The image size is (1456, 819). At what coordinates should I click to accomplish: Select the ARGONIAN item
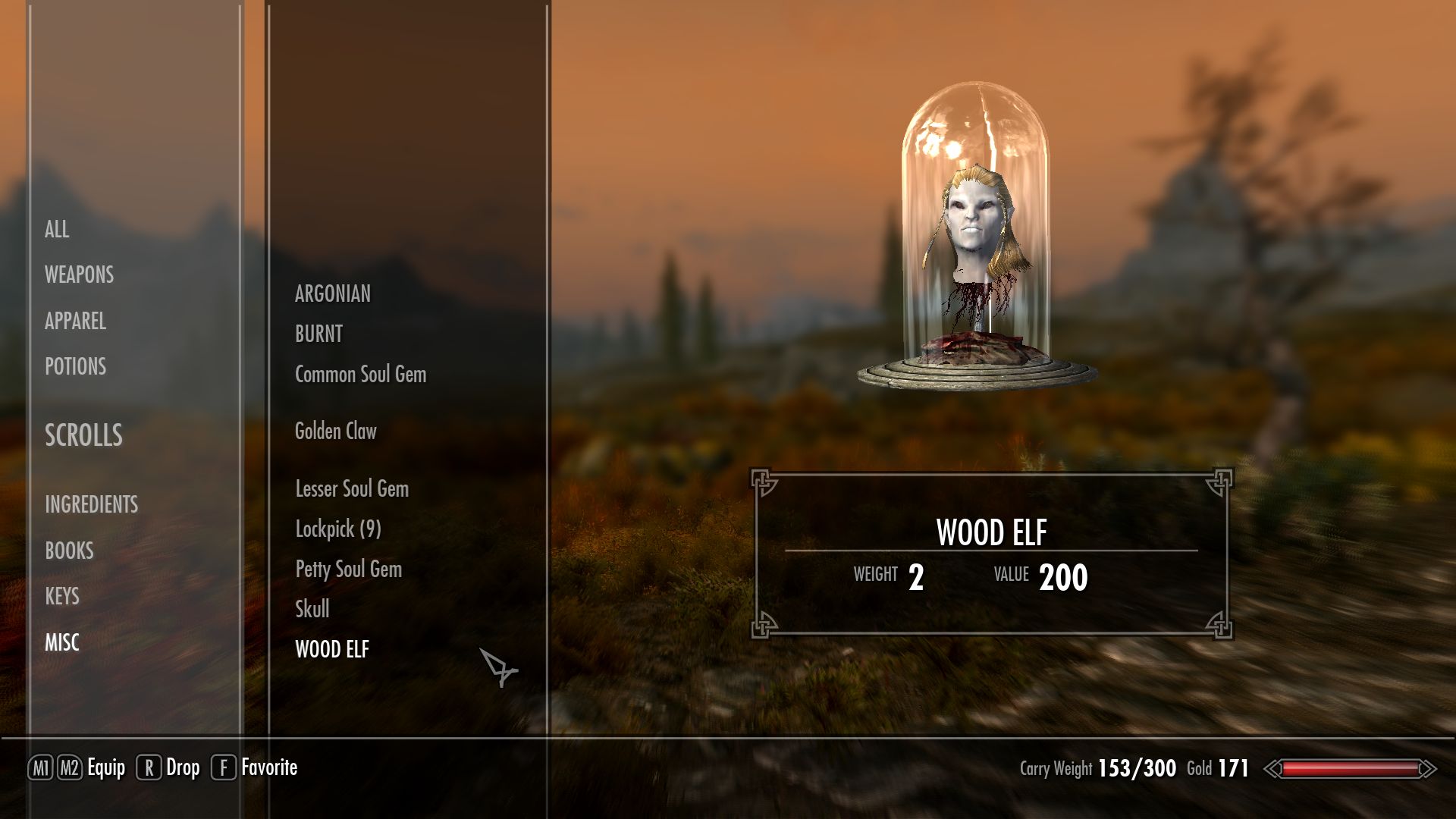333,293
